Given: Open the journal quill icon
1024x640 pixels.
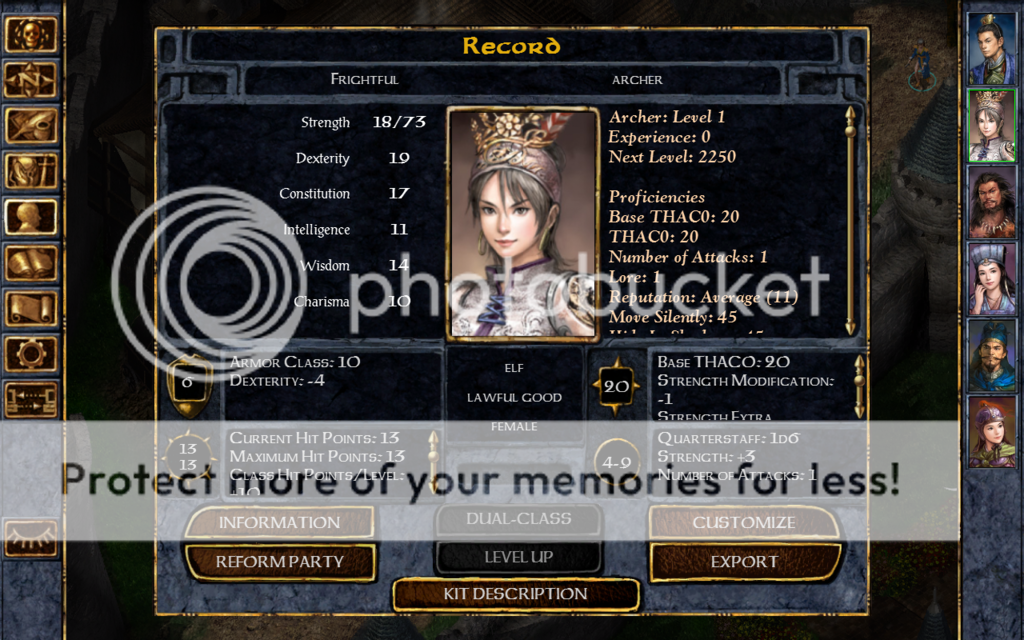Looking at the screenshot, I should pos(30,126).
